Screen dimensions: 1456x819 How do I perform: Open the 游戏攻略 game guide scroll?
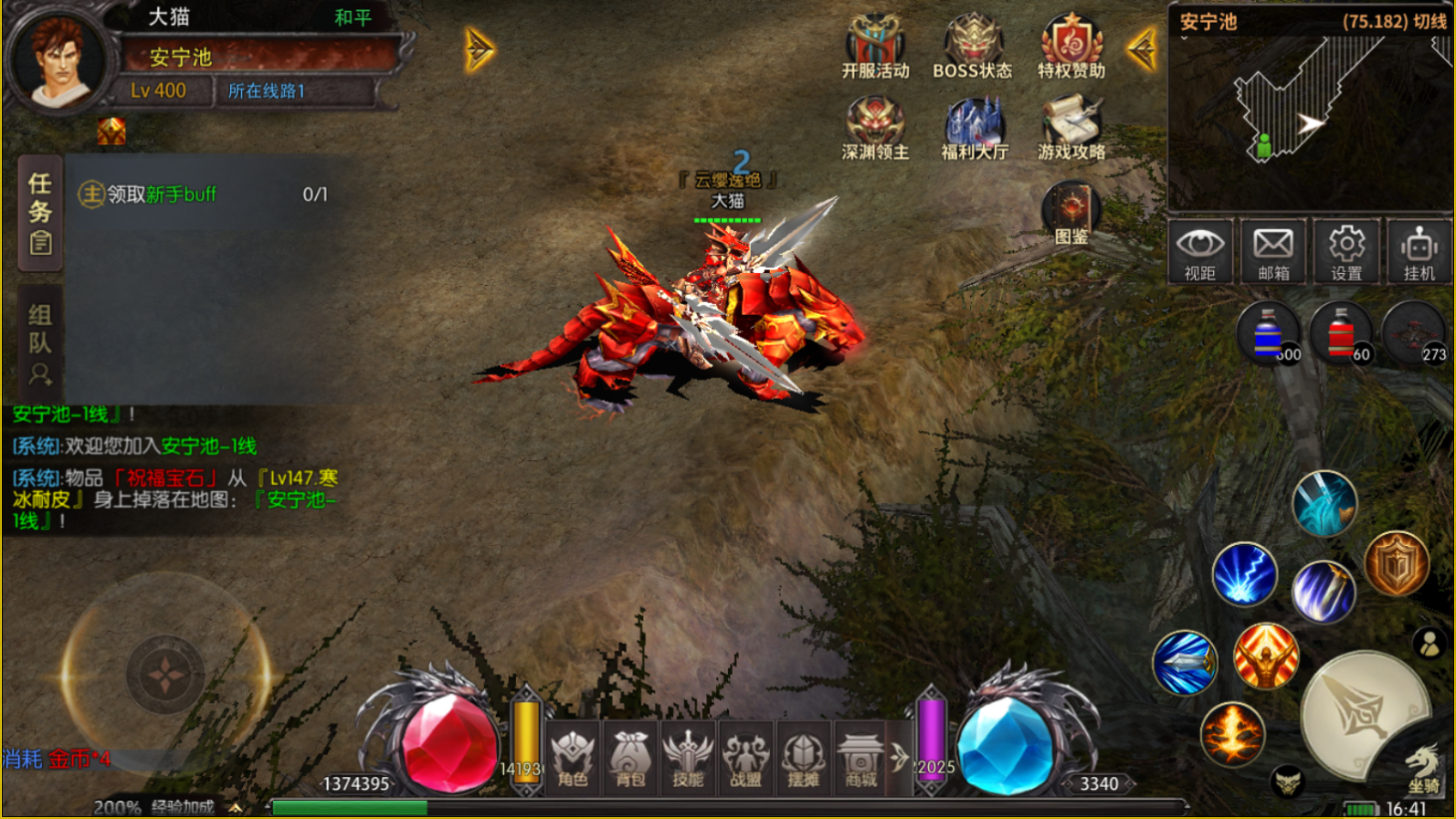(x=1071, y=128)
